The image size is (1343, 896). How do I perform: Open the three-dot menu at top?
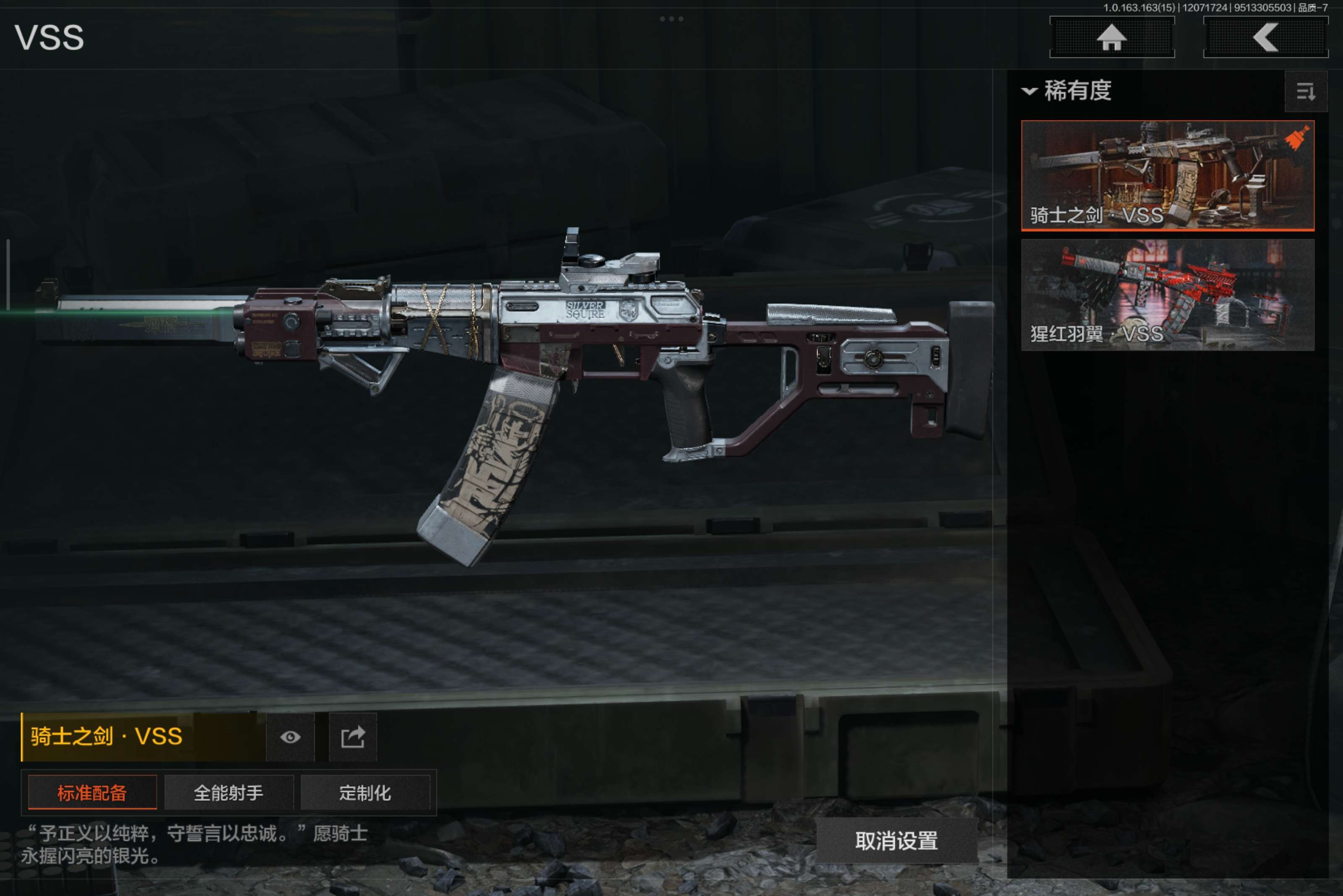671,19
